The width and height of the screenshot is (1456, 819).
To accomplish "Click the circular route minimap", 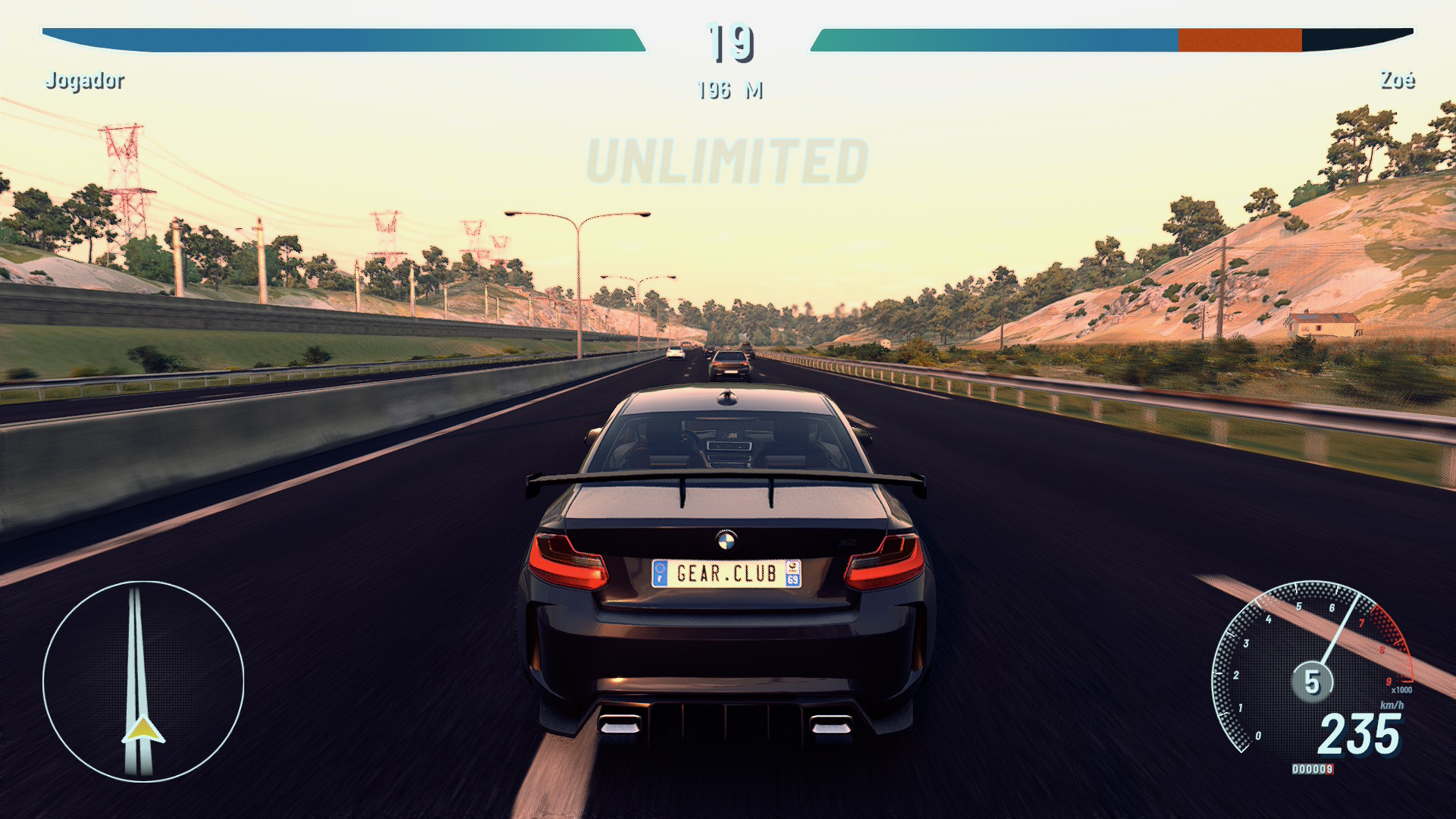I will [x=143, y=680].
